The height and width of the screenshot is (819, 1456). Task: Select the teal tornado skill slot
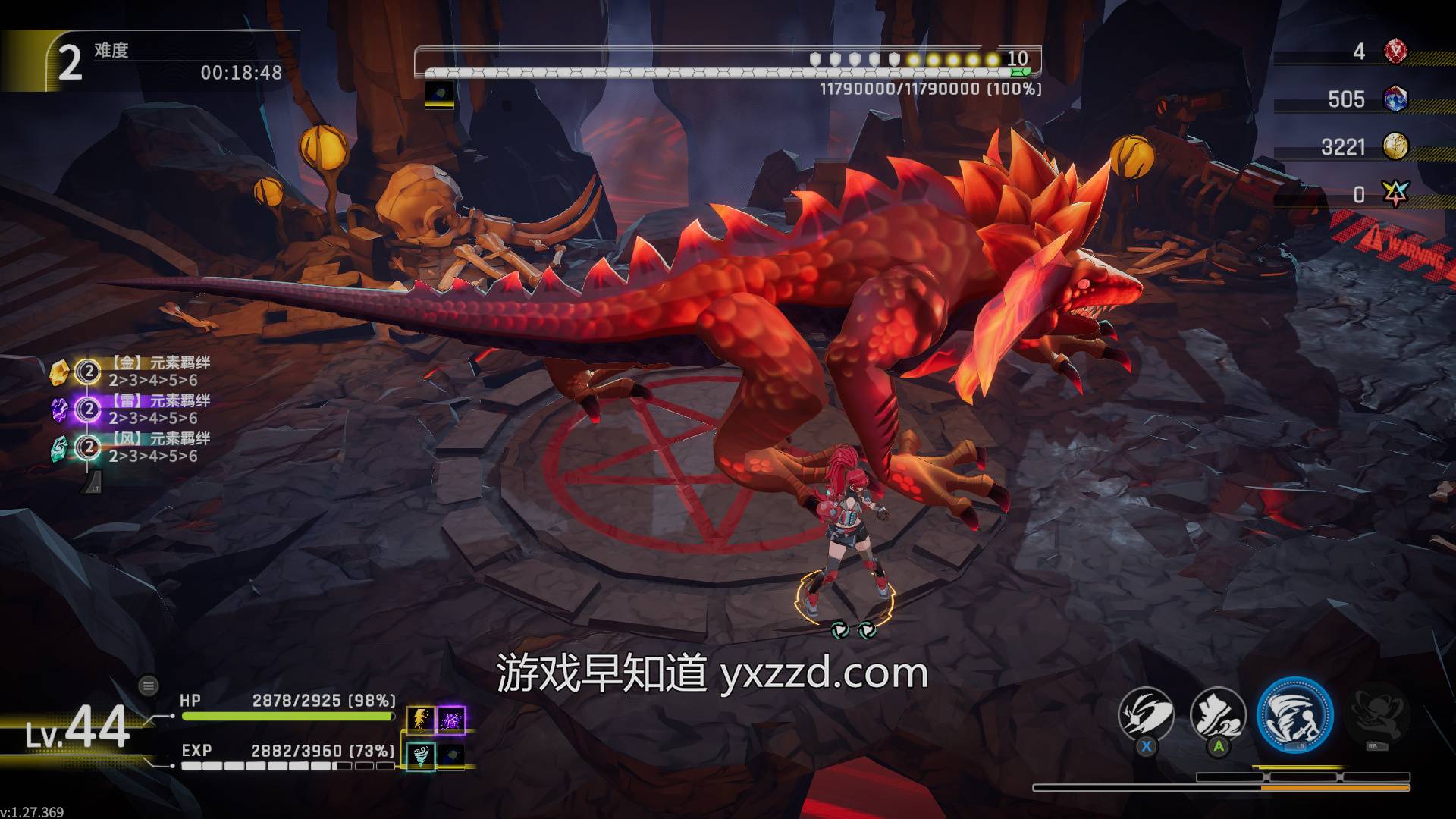[x=421, y=755]
